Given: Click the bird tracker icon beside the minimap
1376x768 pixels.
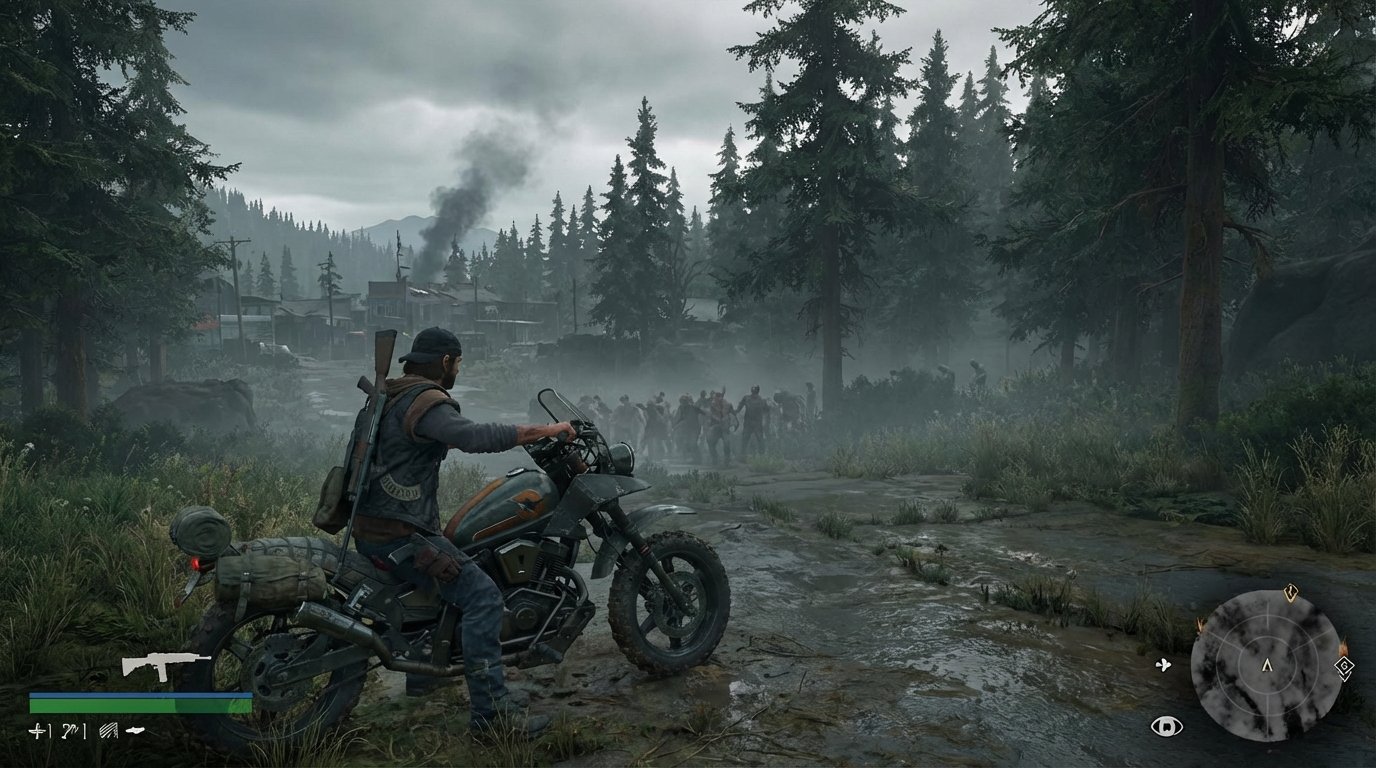Looking at the screenshot, I should (x=1163, y=664).
